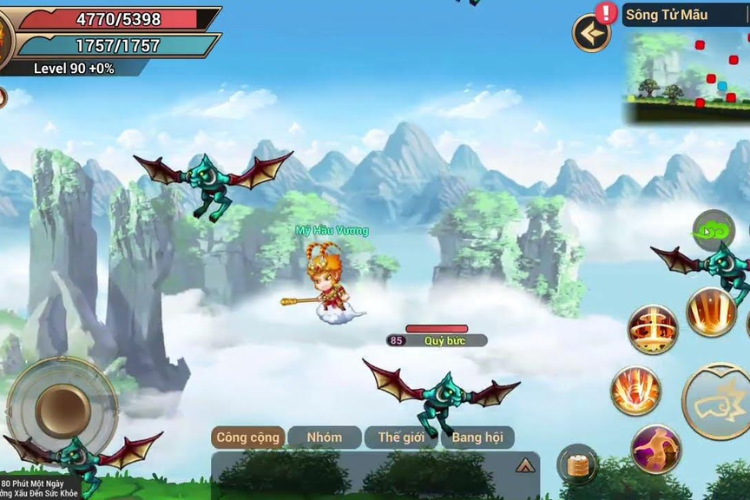Viewport: 750px width, 500px height.
Task: Tap the main fist attack button
Action: (719, 401)
